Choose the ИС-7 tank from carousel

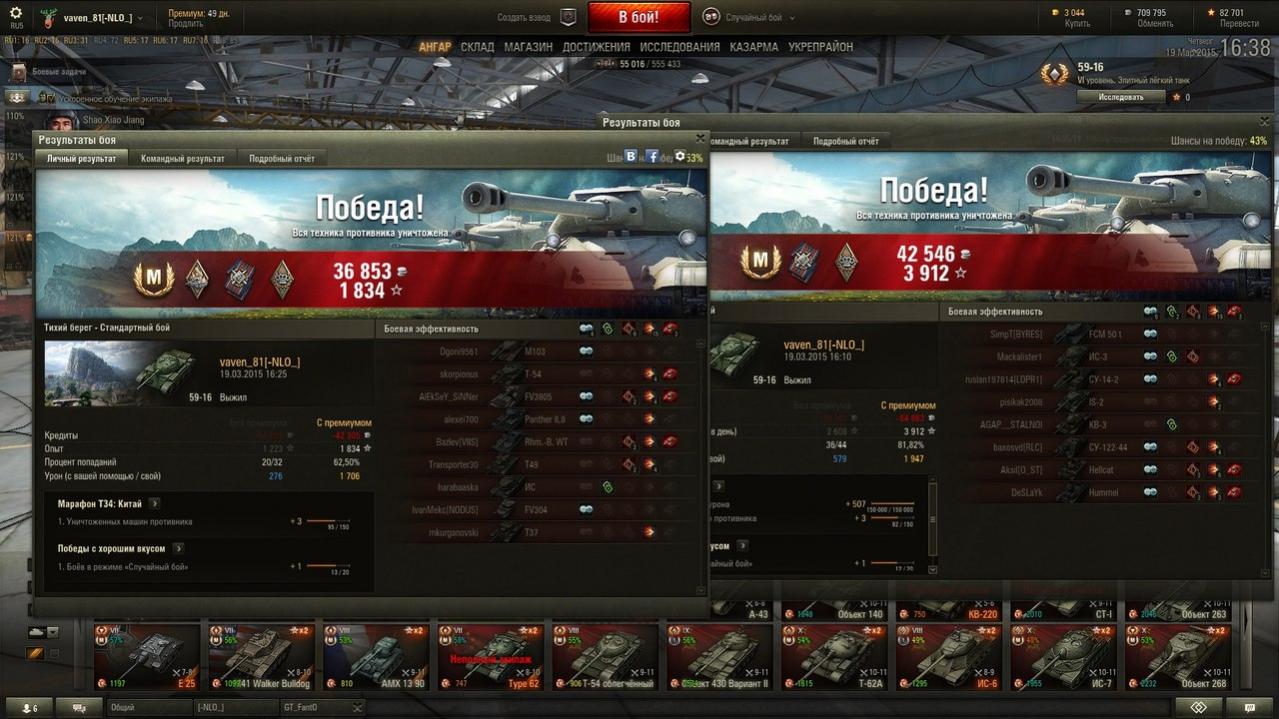point(1062,657)
